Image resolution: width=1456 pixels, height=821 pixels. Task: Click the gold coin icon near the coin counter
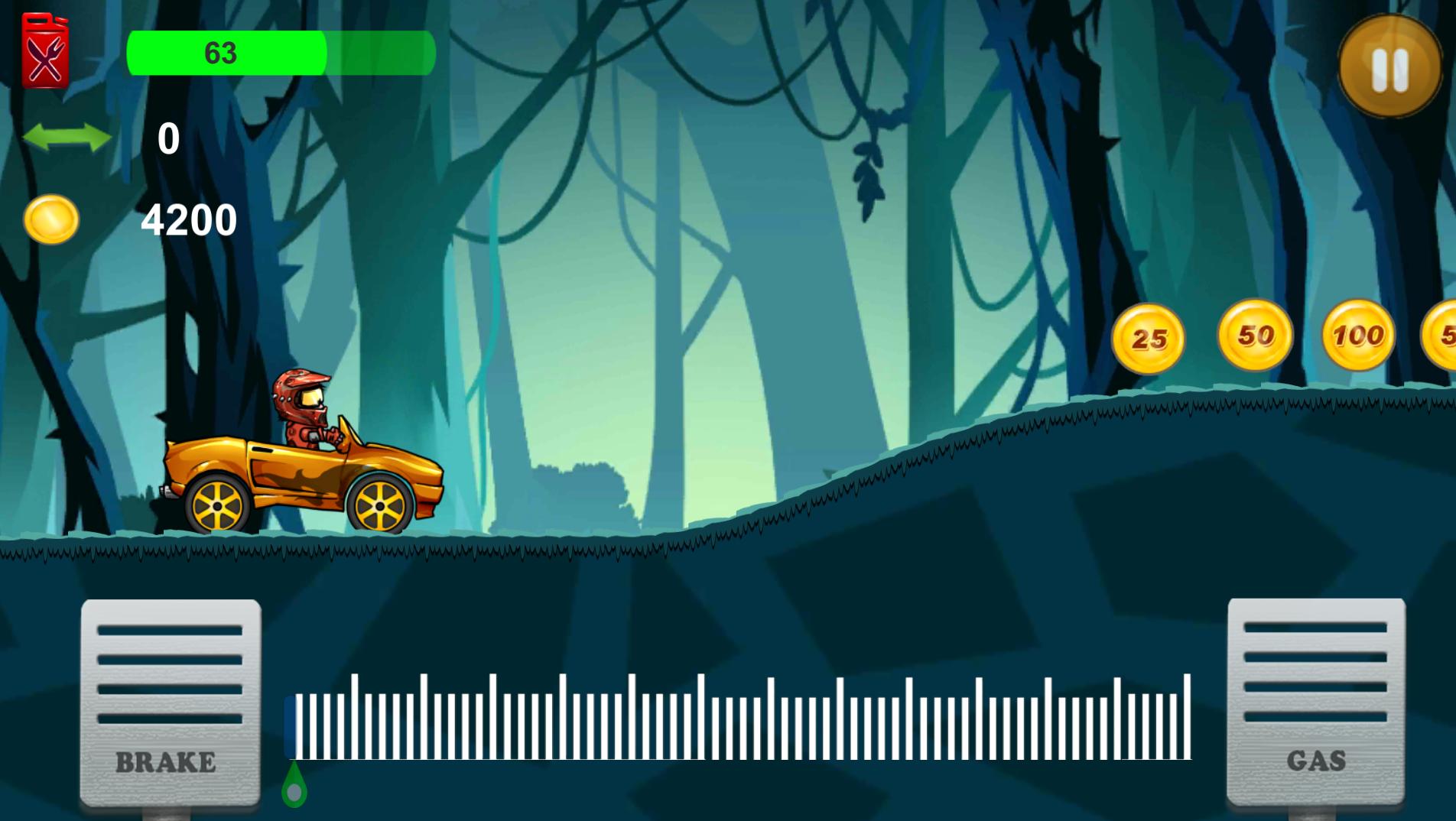pos(51,219)
